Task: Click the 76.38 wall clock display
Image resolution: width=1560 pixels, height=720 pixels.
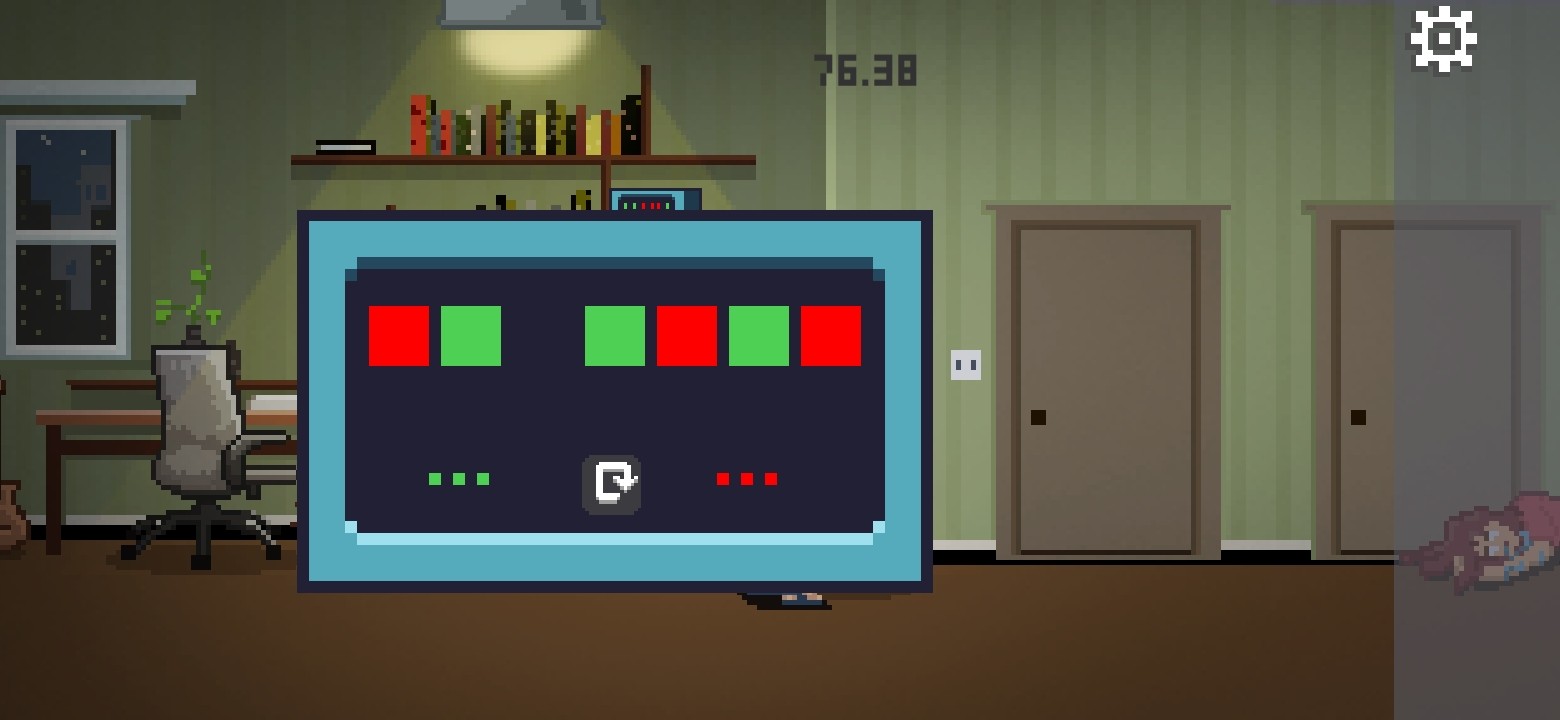Action: pyautogui.click(x=864, y=70)
